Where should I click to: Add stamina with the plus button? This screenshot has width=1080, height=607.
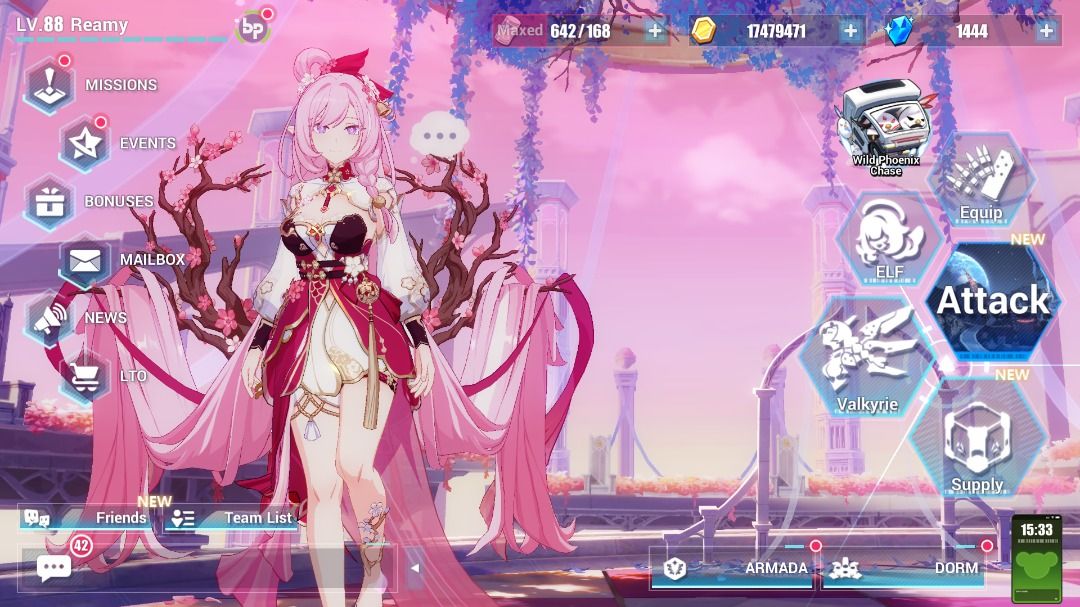point(655,31)
